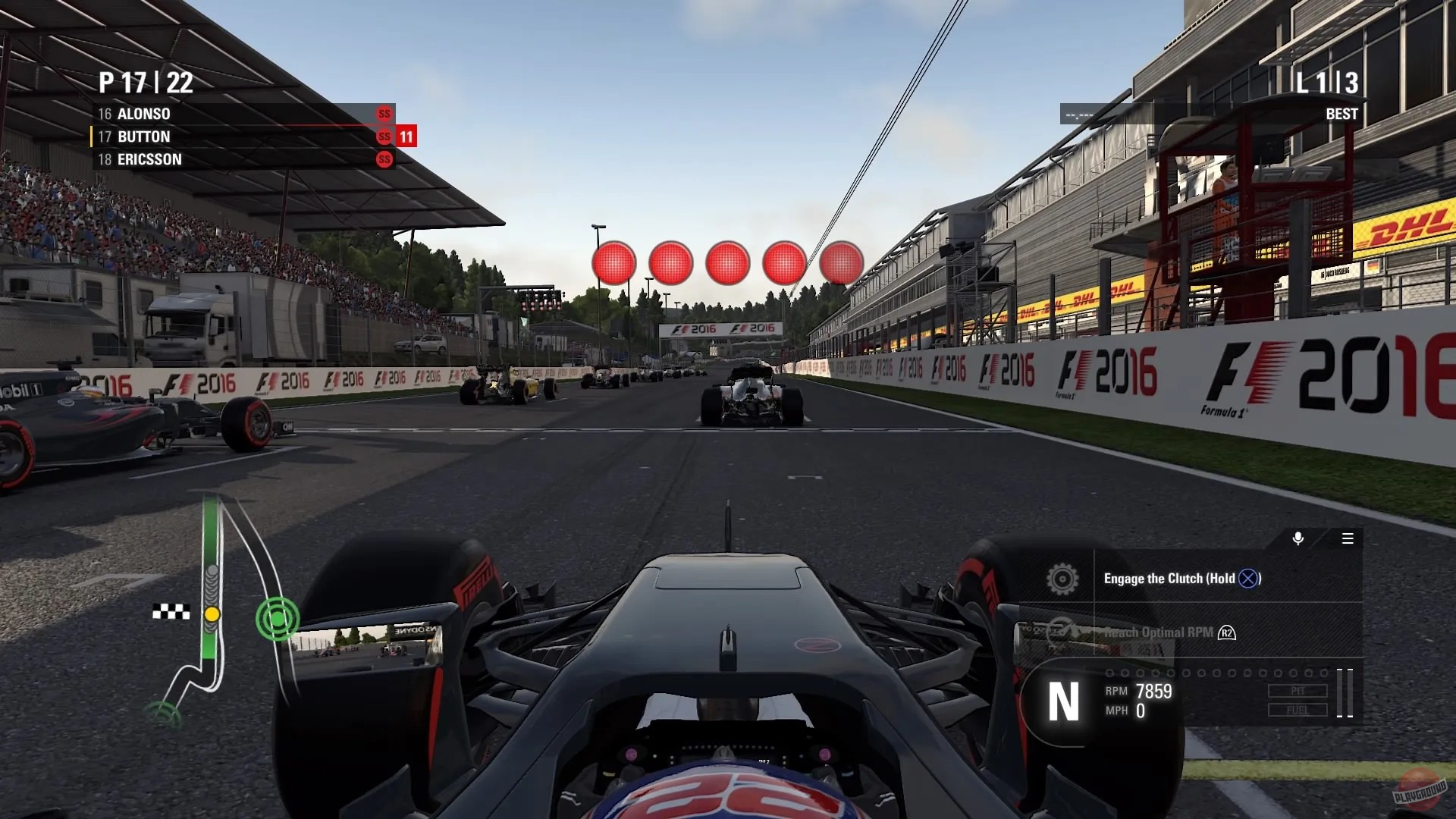Click the FUEL button
Screen dimensions: 1456x819
[1298, 709]
